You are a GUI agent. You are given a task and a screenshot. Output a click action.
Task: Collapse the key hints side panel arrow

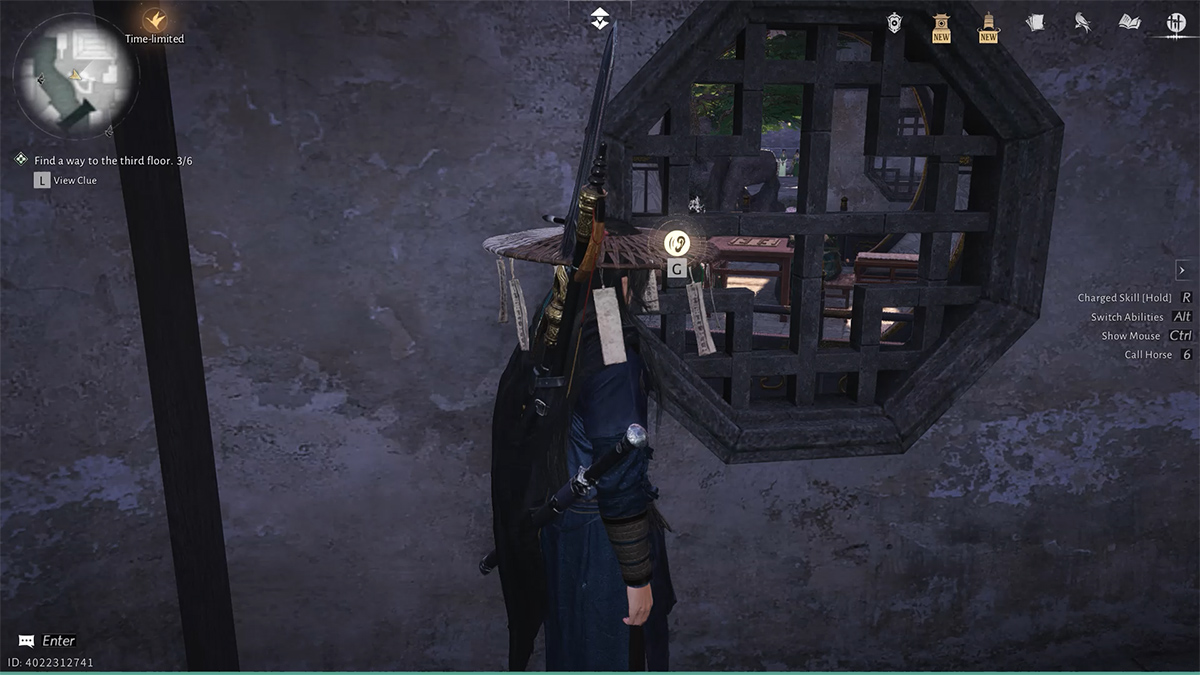pyautogui.click(x=1181, y=269)
